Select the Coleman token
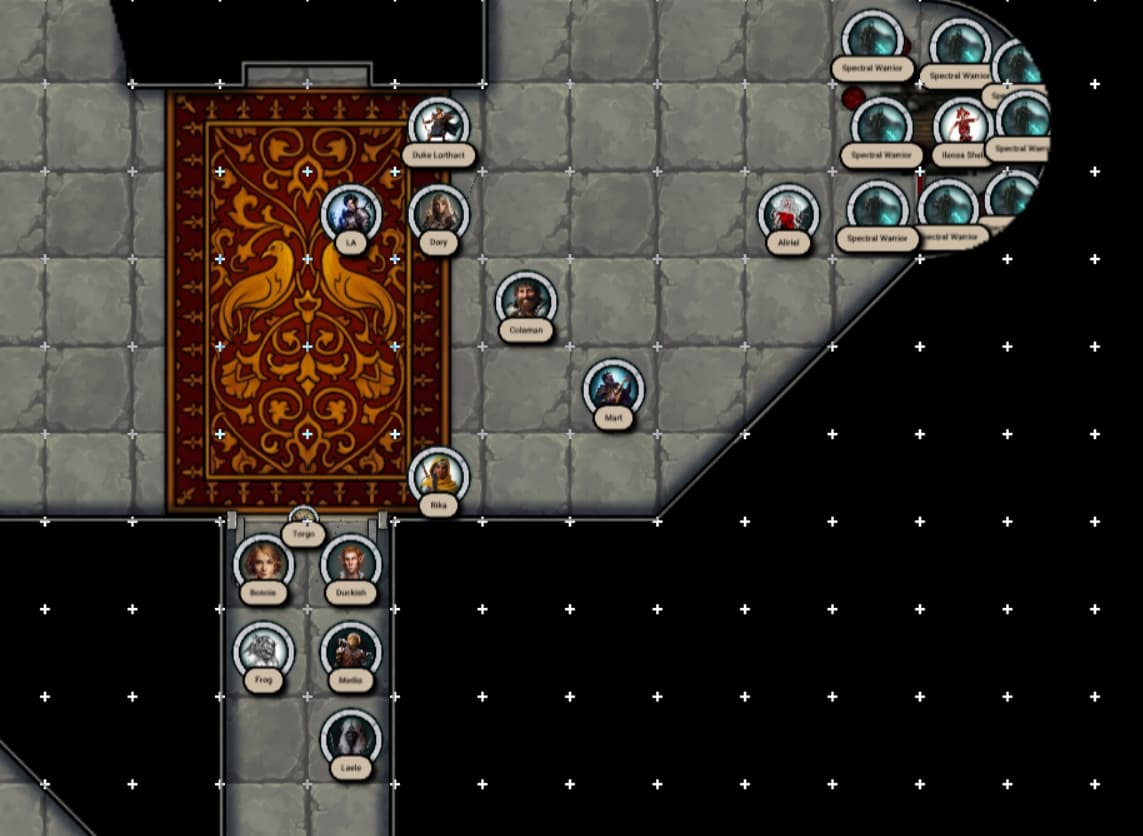The width and height of the screenshot is (1143, 836). click(526, 301)
